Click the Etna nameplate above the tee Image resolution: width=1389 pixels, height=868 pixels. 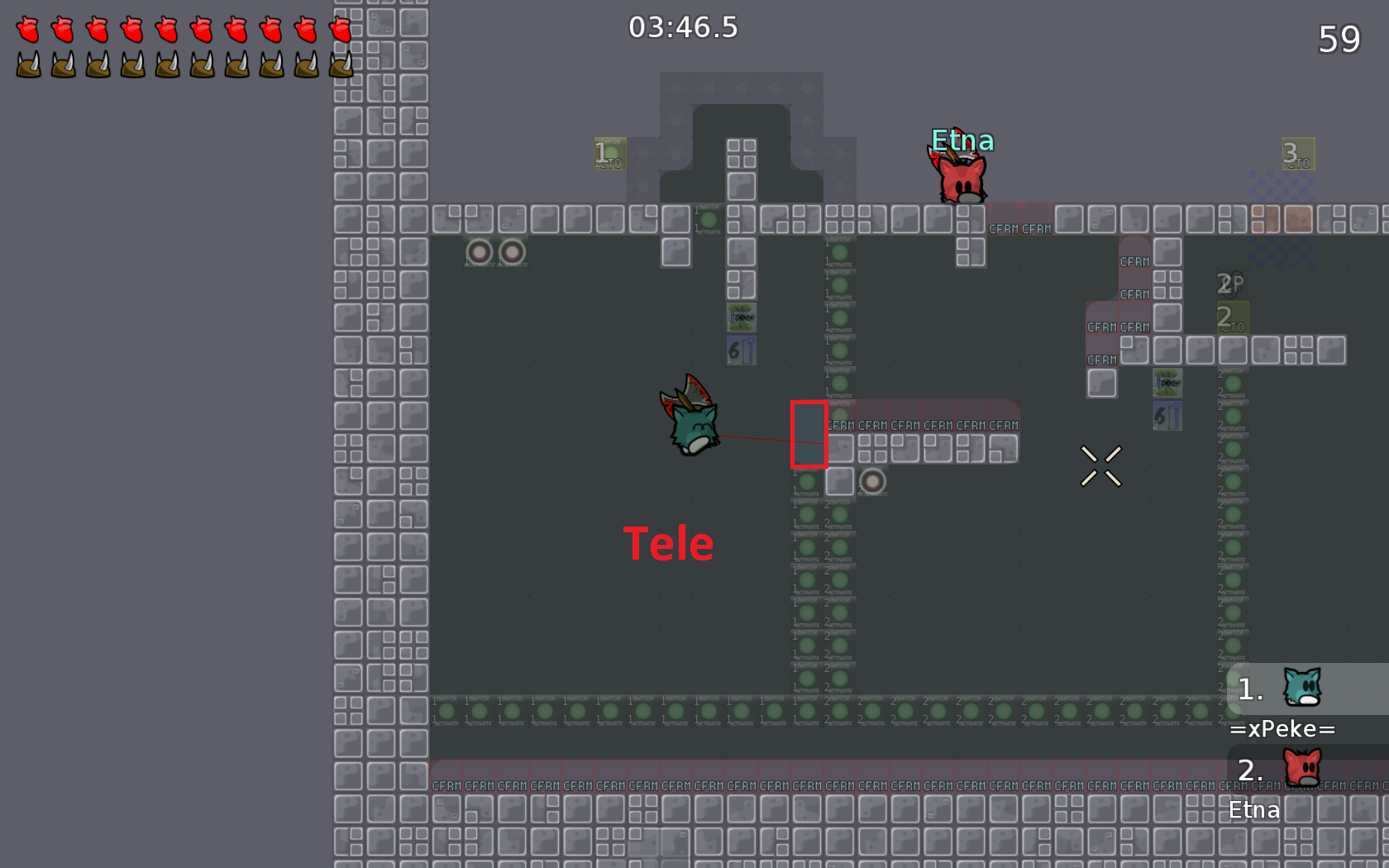[962, 141]
